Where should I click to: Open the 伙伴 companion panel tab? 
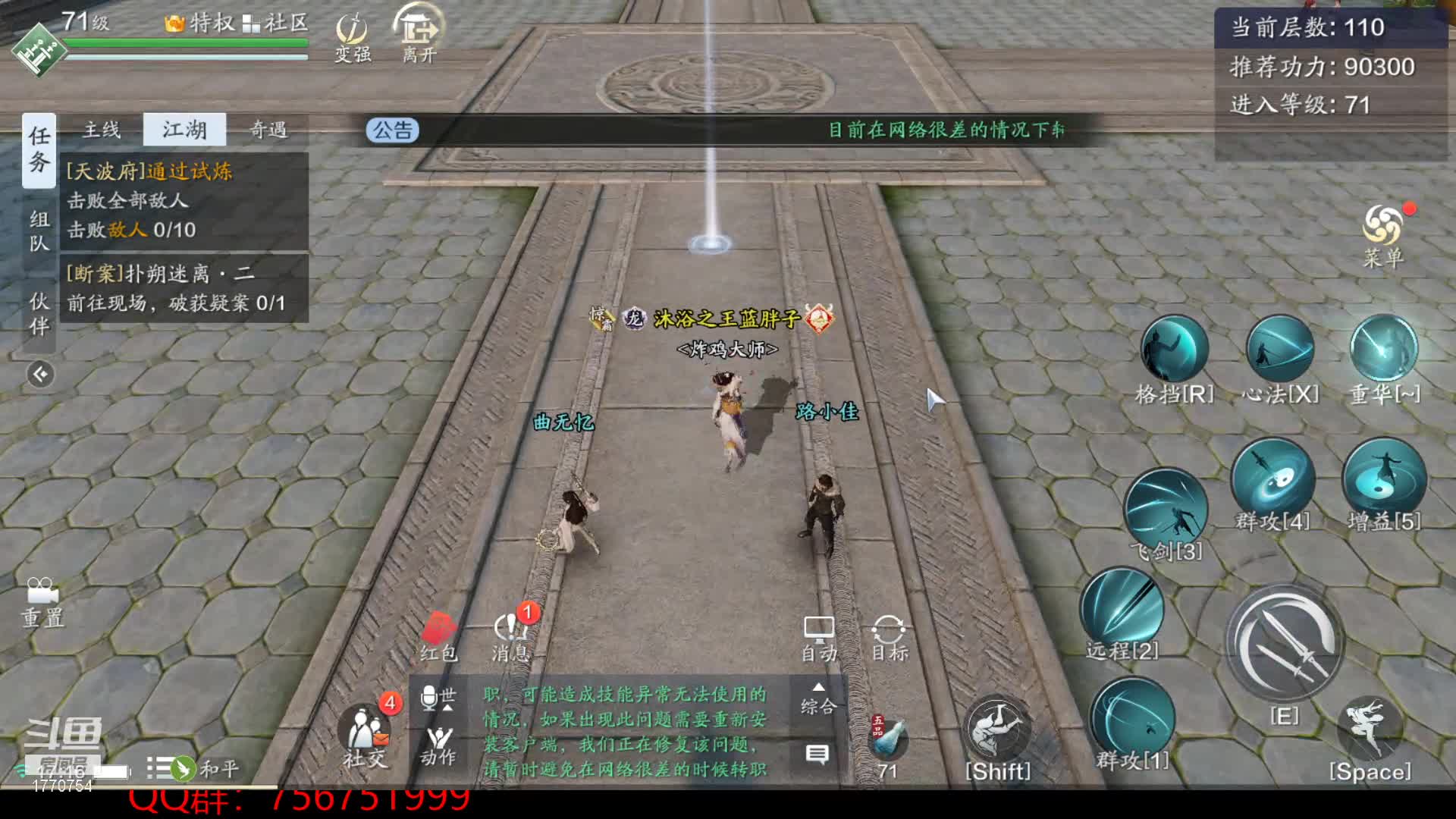[39, 313]
